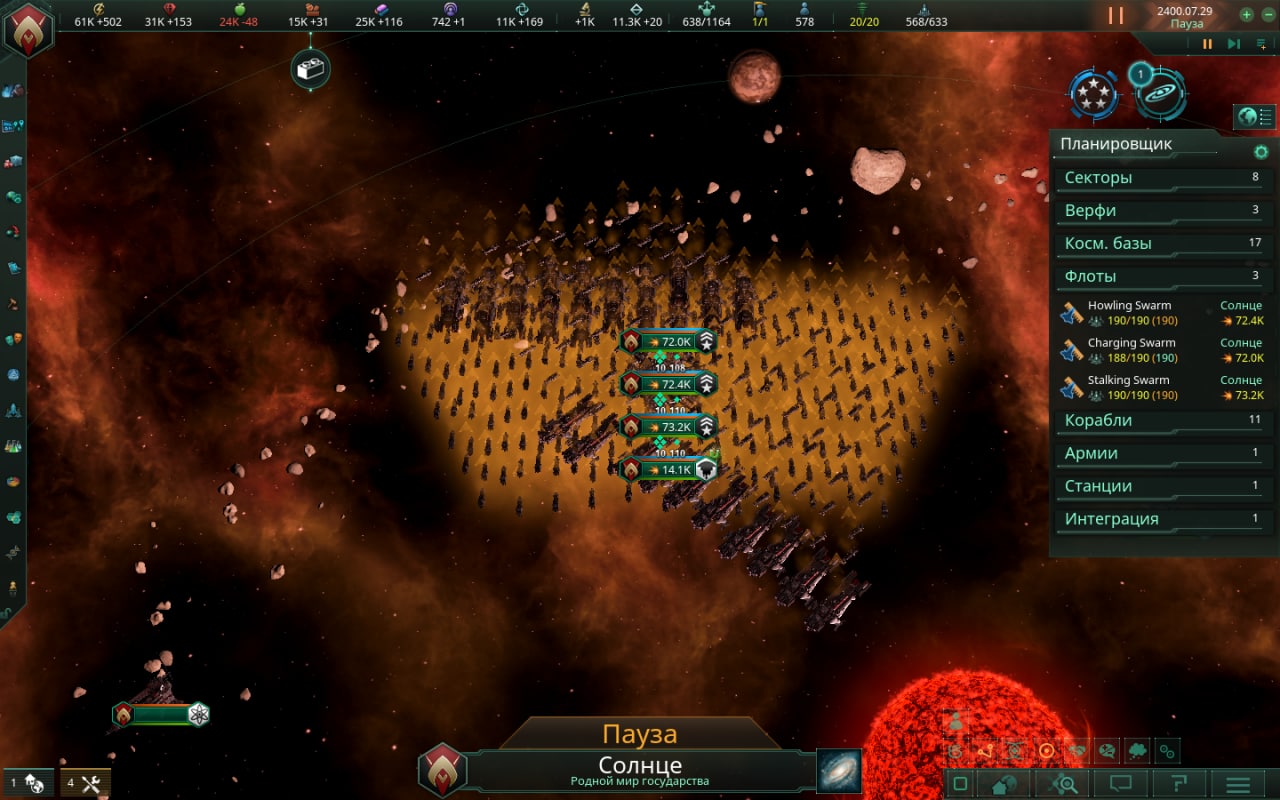Open the chat speech bubble button
The width and height of the screenshot is (1280, 800).
(x=1120, y=784)
